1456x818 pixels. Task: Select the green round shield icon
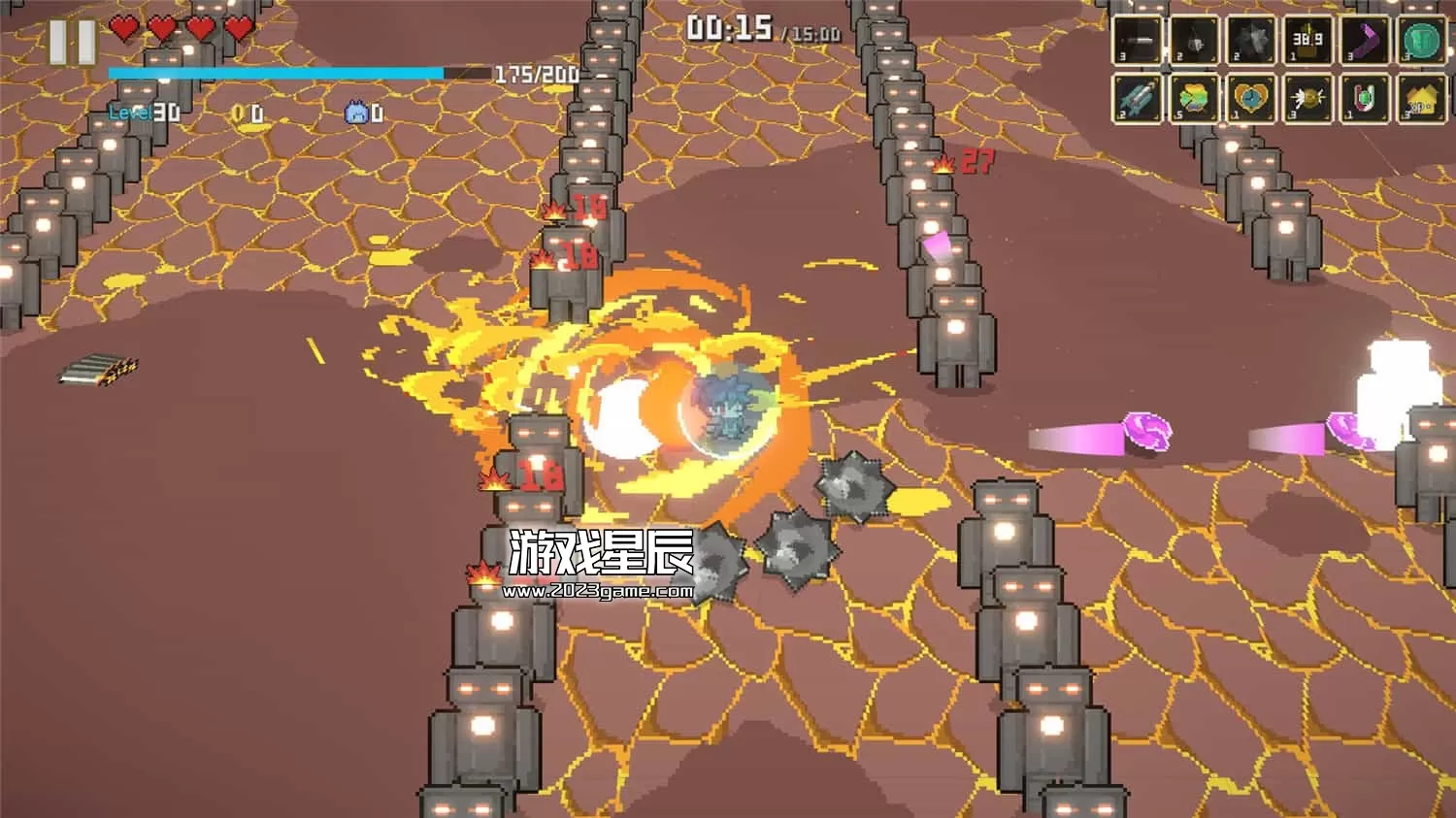tap(1421, 40)
